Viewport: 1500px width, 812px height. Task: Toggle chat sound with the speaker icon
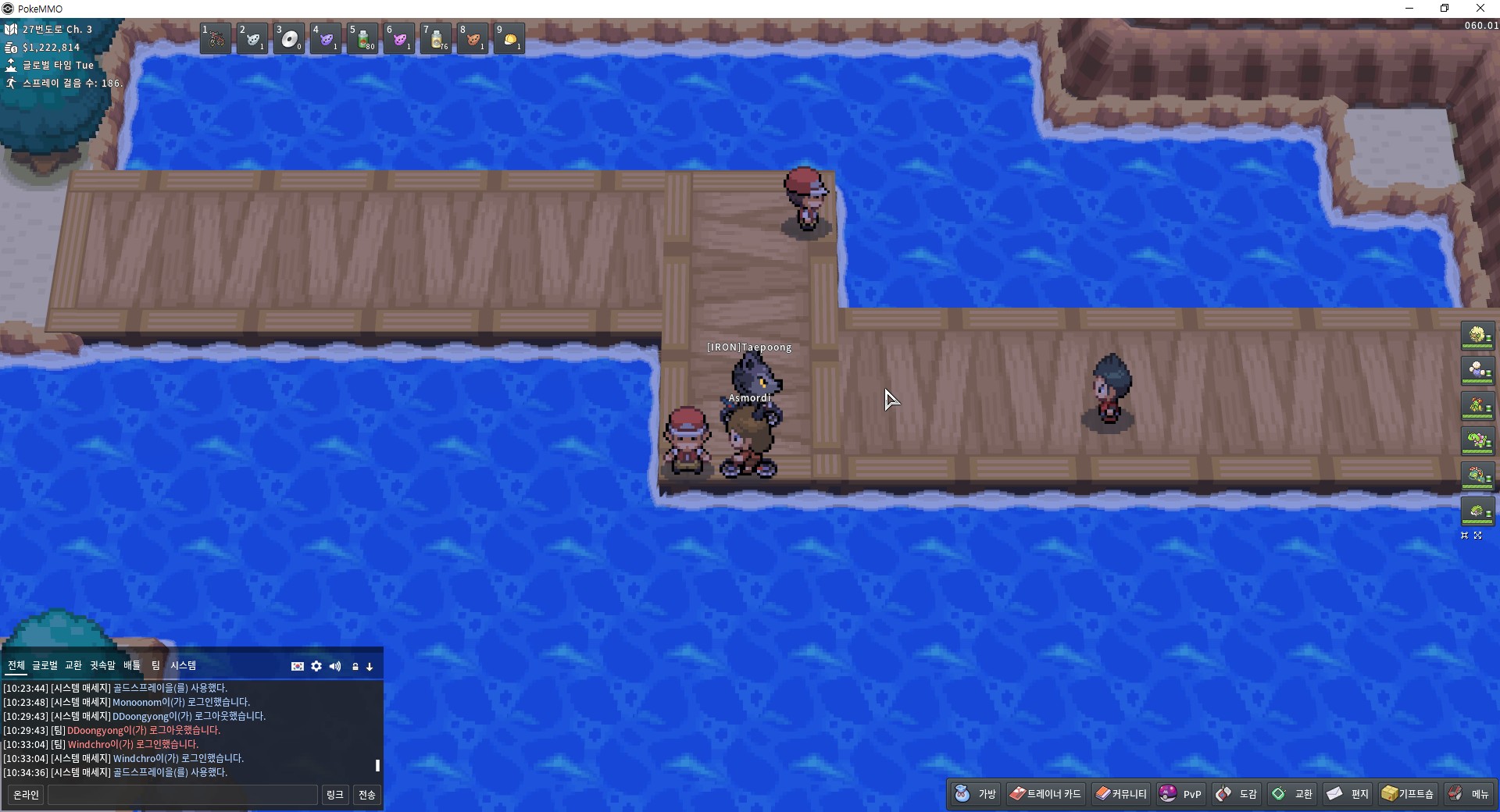coord(335,666)
